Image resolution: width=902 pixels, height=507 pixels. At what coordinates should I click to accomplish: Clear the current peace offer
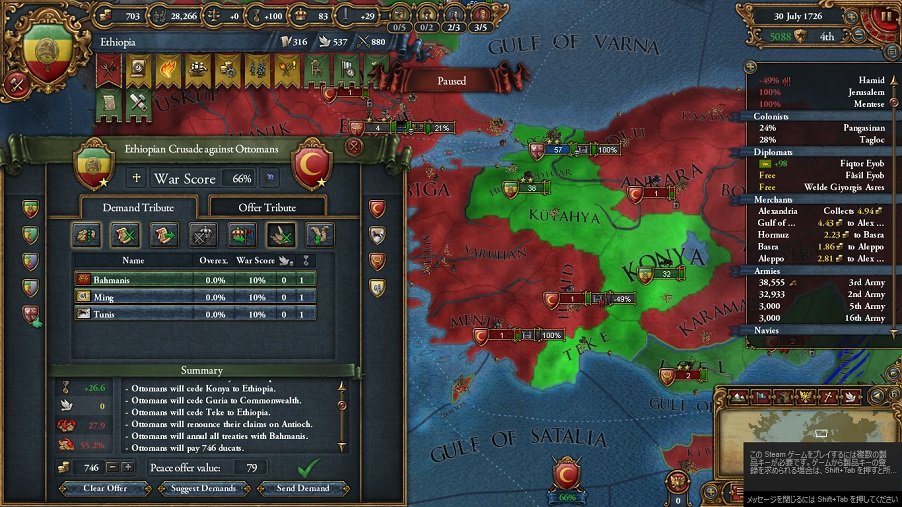[x=106, y=488]
